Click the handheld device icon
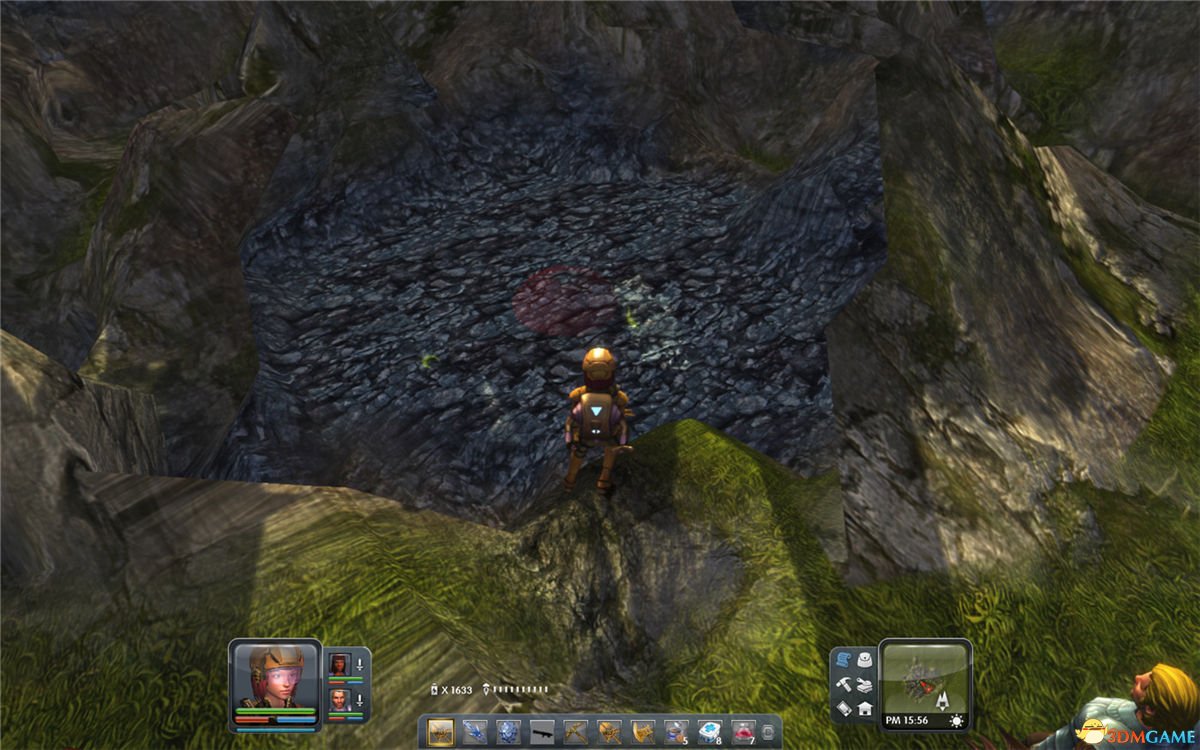This screenshot has height=750, width=1200. click(x=843, y=708)
